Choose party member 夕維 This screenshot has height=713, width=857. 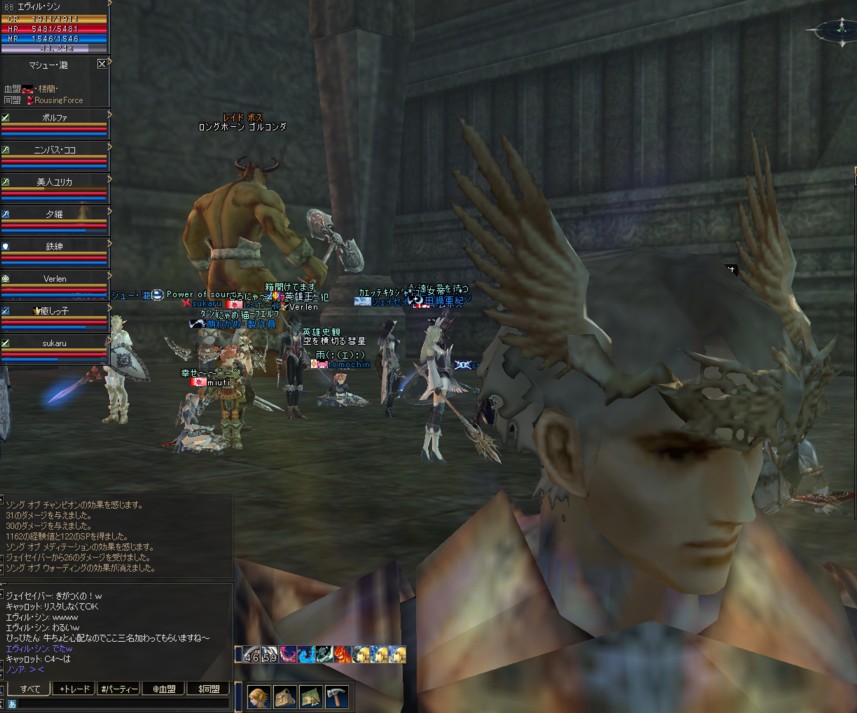[x=55, y=214]
